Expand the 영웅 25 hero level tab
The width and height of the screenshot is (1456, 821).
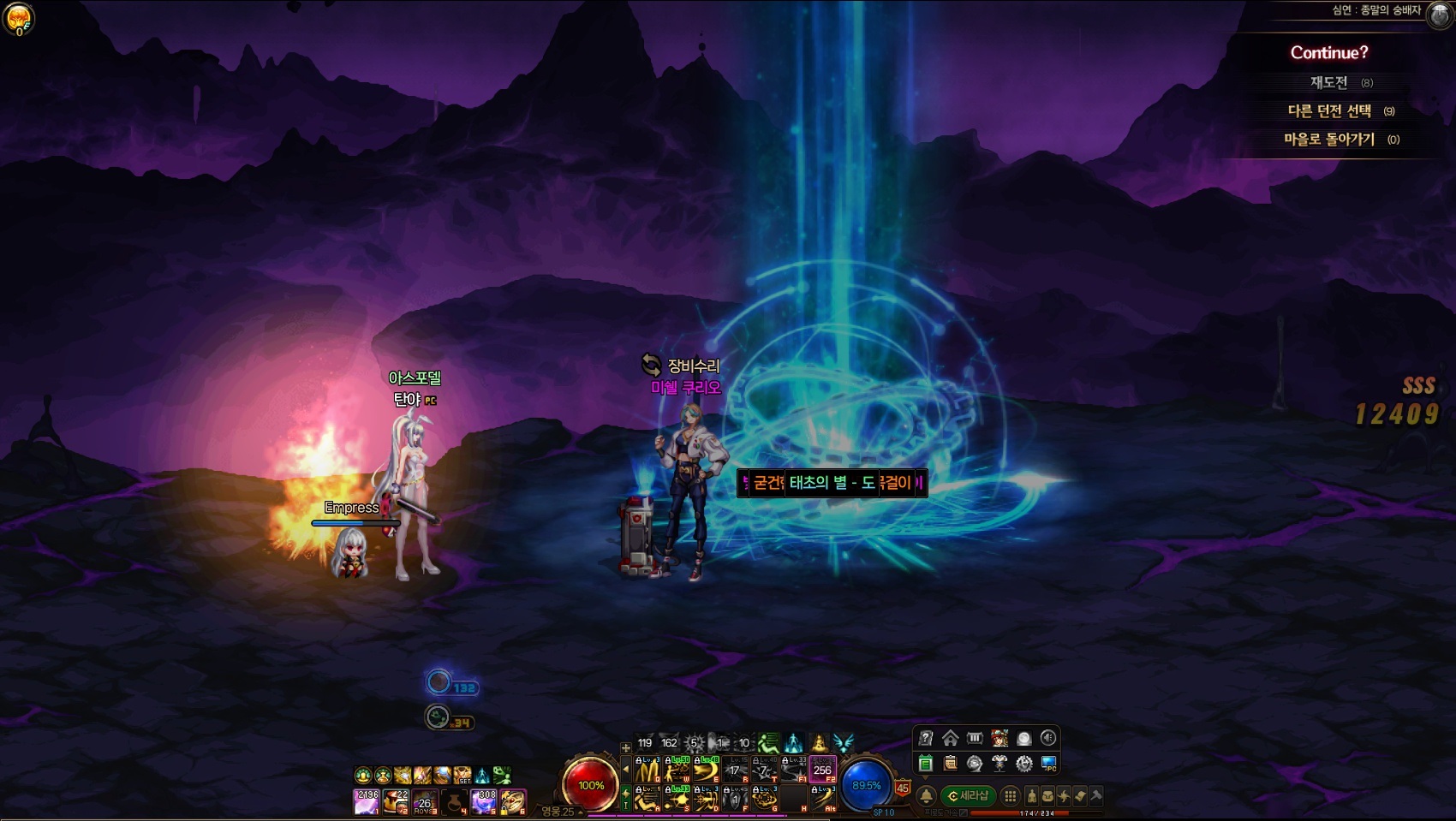pyautogui.click(x=560, y=812)
